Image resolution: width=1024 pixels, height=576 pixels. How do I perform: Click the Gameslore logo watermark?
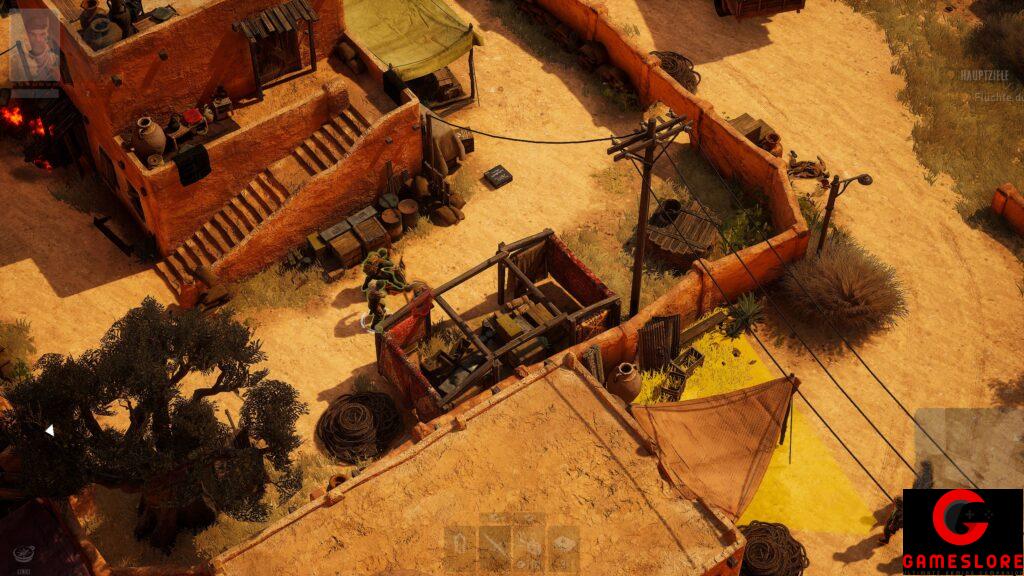coord(962,531)
